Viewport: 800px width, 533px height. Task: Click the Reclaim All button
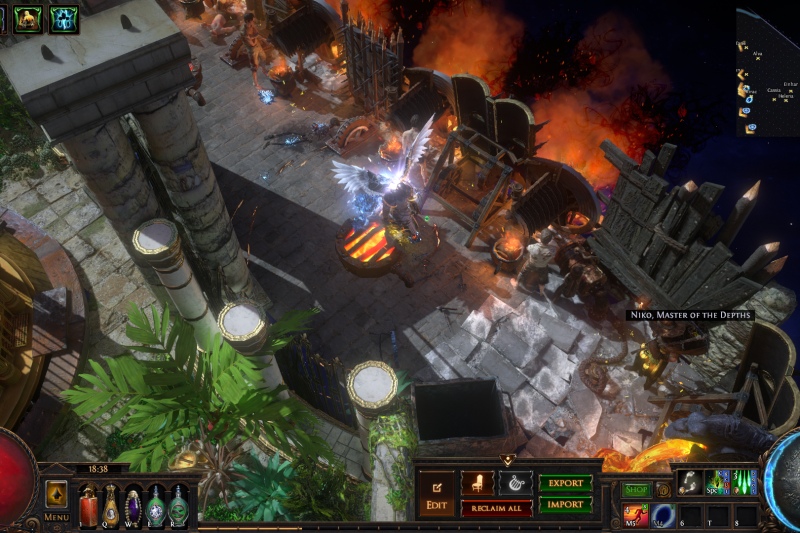(x=497, y=508)
